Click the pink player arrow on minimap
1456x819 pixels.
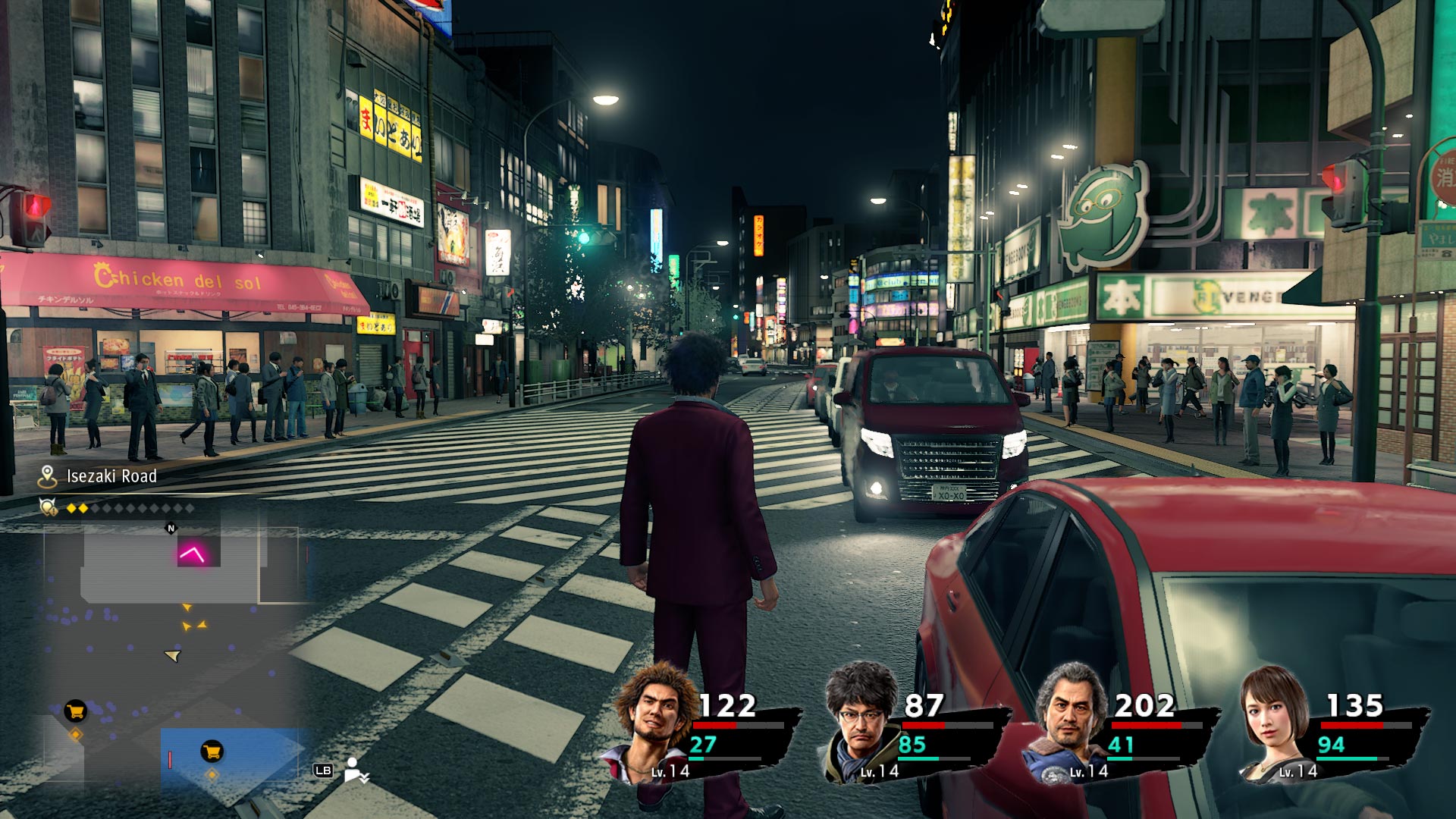click(x=192, y=554)
